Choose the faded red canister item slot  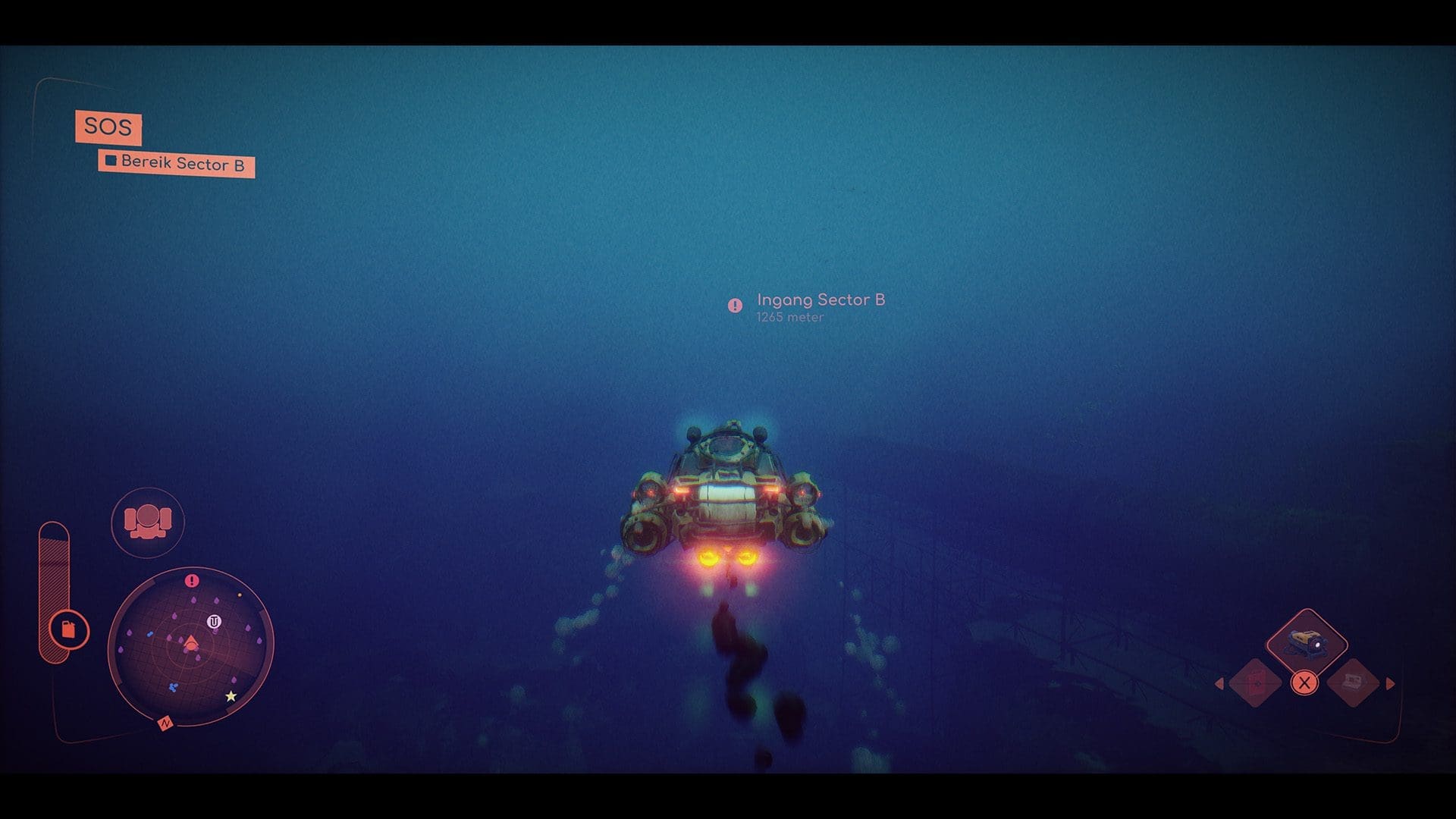coord(1256,683)
